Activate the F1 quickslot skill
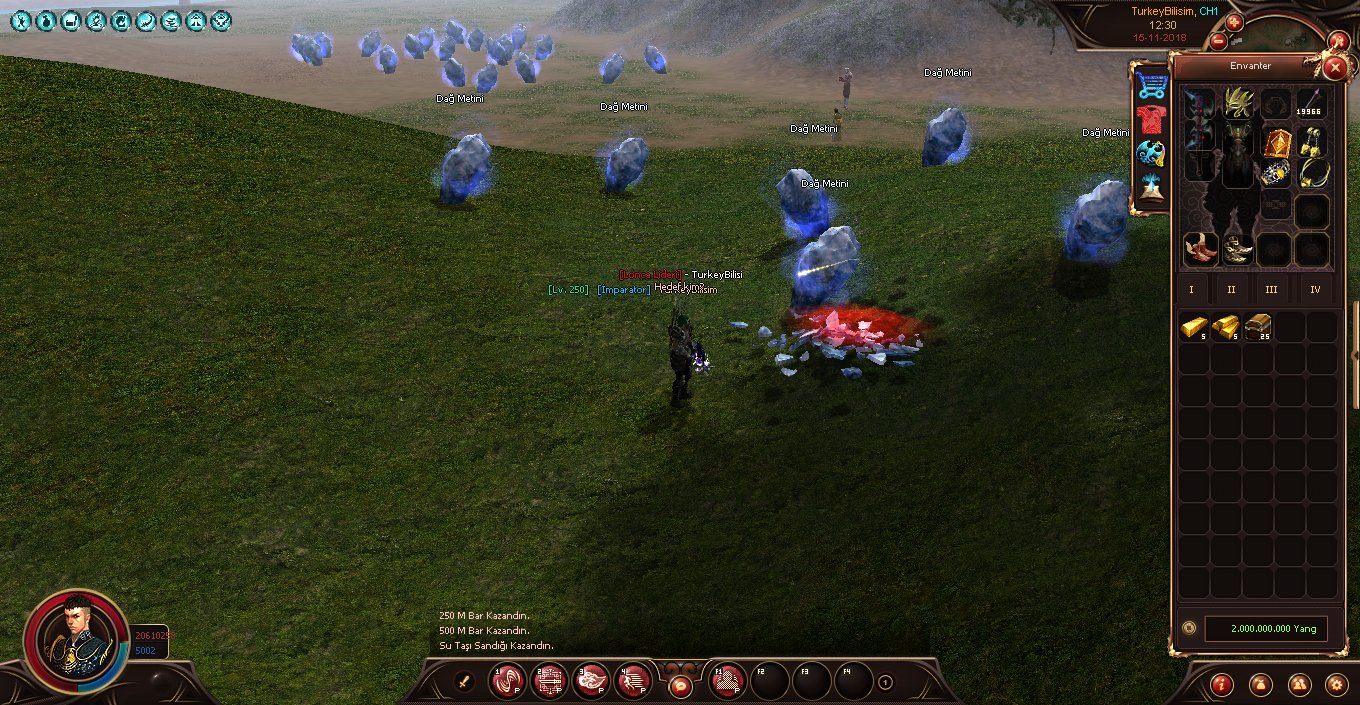Image resolution: width=1360 pixels, height=705 pixels. 728,682
